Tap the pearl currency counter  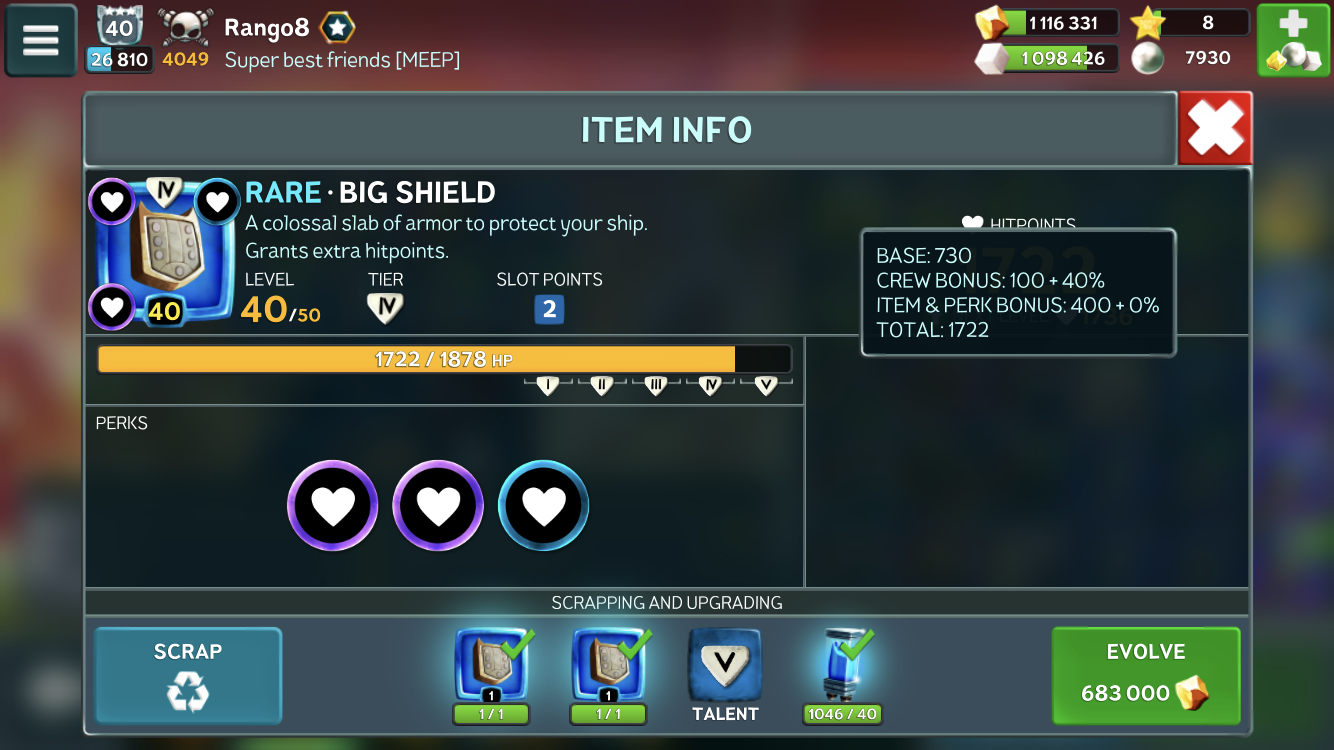[1190, 58]
